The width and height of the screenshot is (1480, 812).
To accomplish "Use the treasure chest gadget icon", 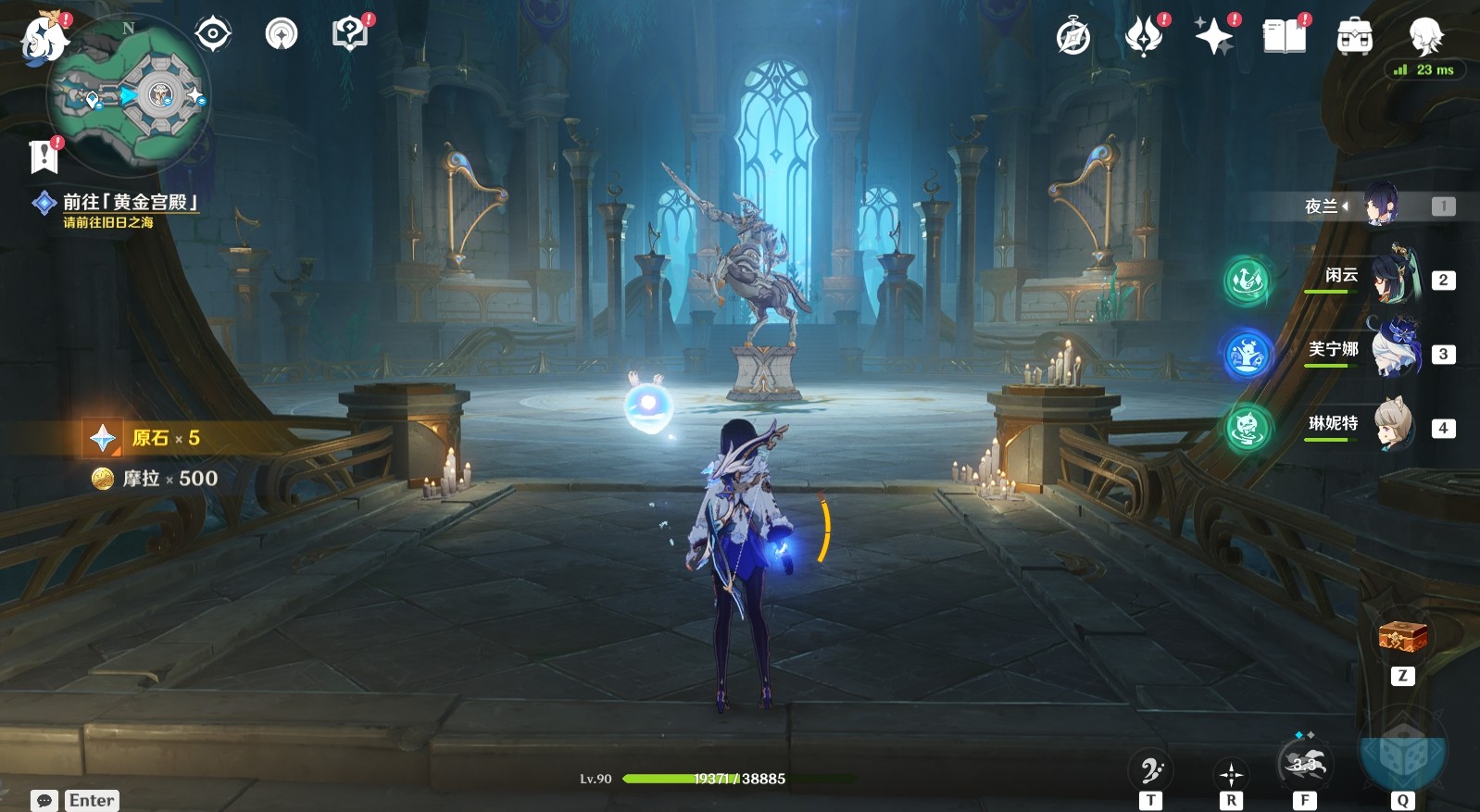I will coord(1402,637).
